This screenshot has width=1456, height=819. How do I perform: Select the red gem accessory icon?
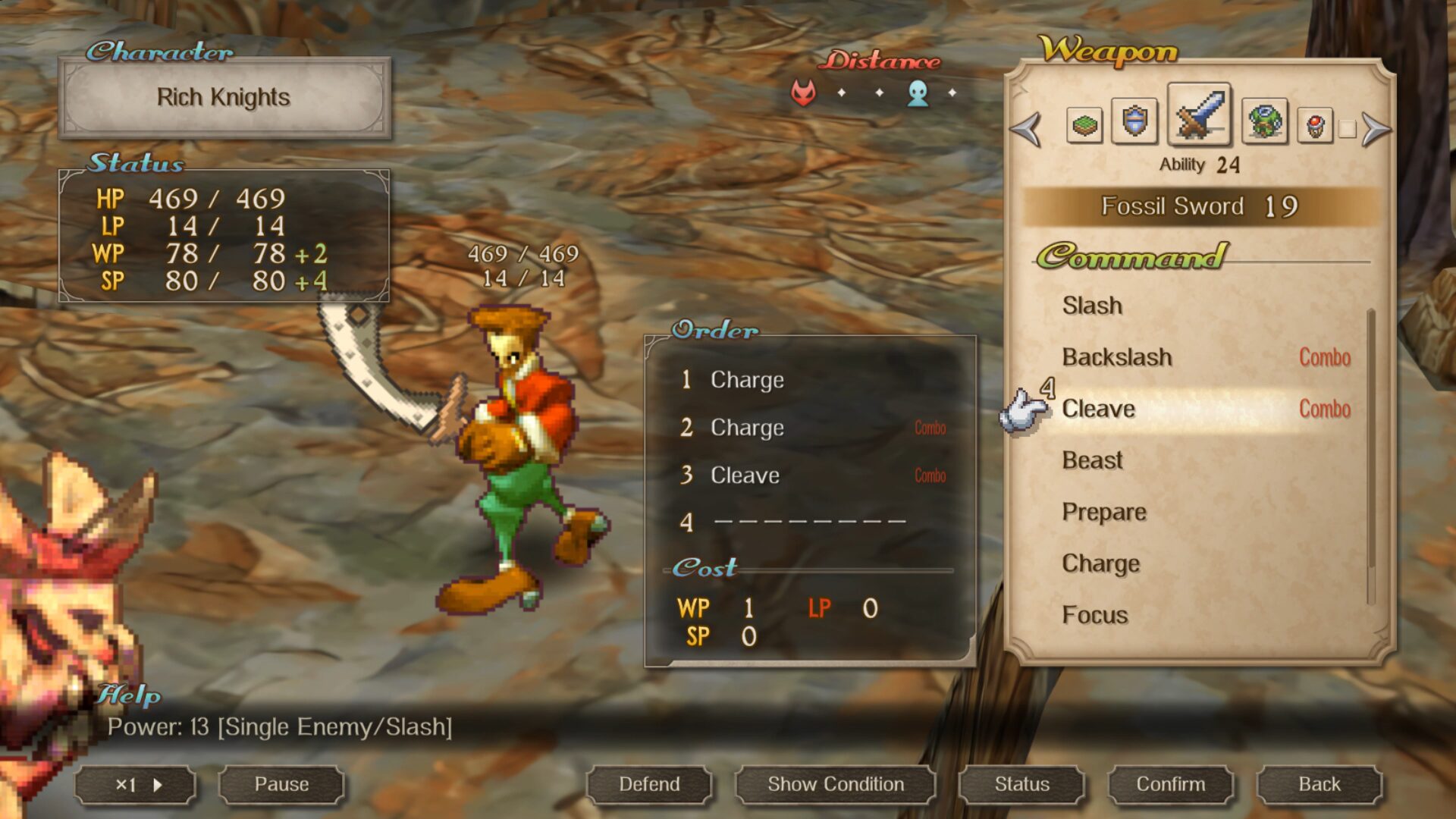point(1315,125)
